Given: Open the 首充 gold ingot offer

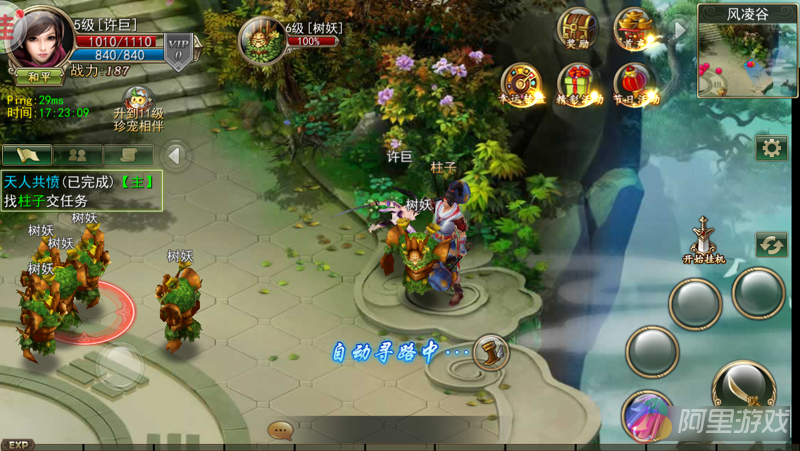Looking at the screenshot, I should [x=633, y=29].
